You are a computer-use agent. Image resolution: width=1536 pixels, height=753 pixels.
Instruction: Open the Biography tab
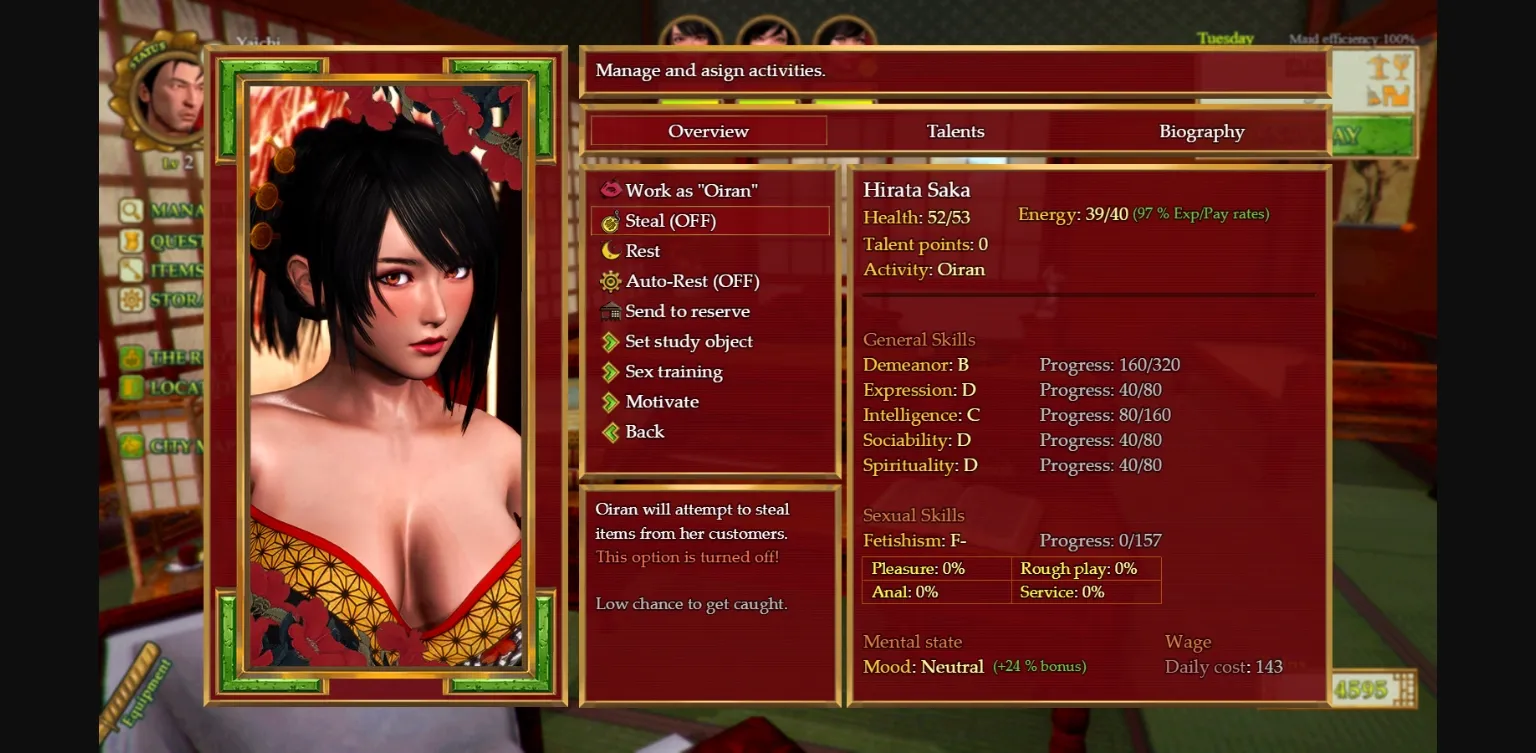(1201, 130)
